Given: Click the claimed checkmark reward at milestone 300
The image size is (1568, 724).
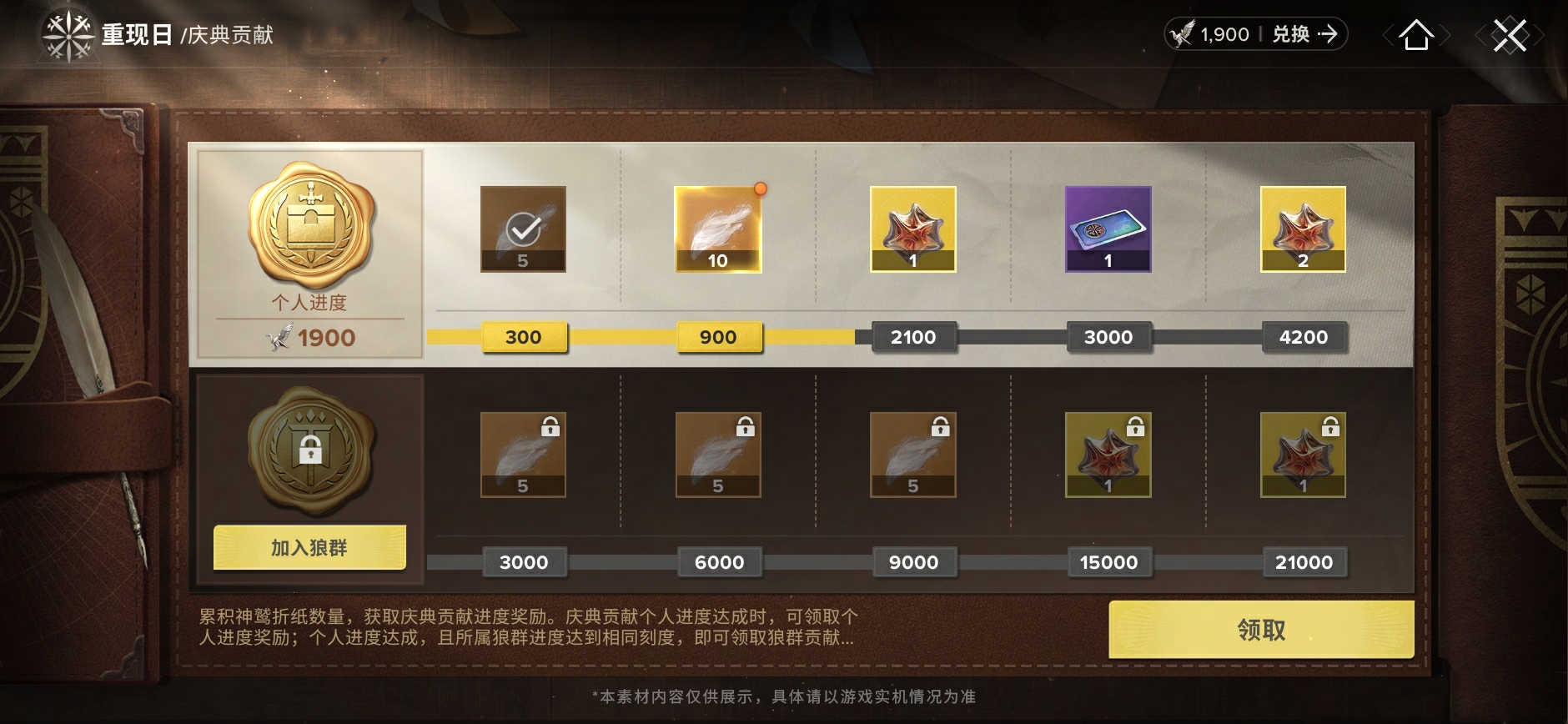Looking at the screenshot, I should point(524,229).
